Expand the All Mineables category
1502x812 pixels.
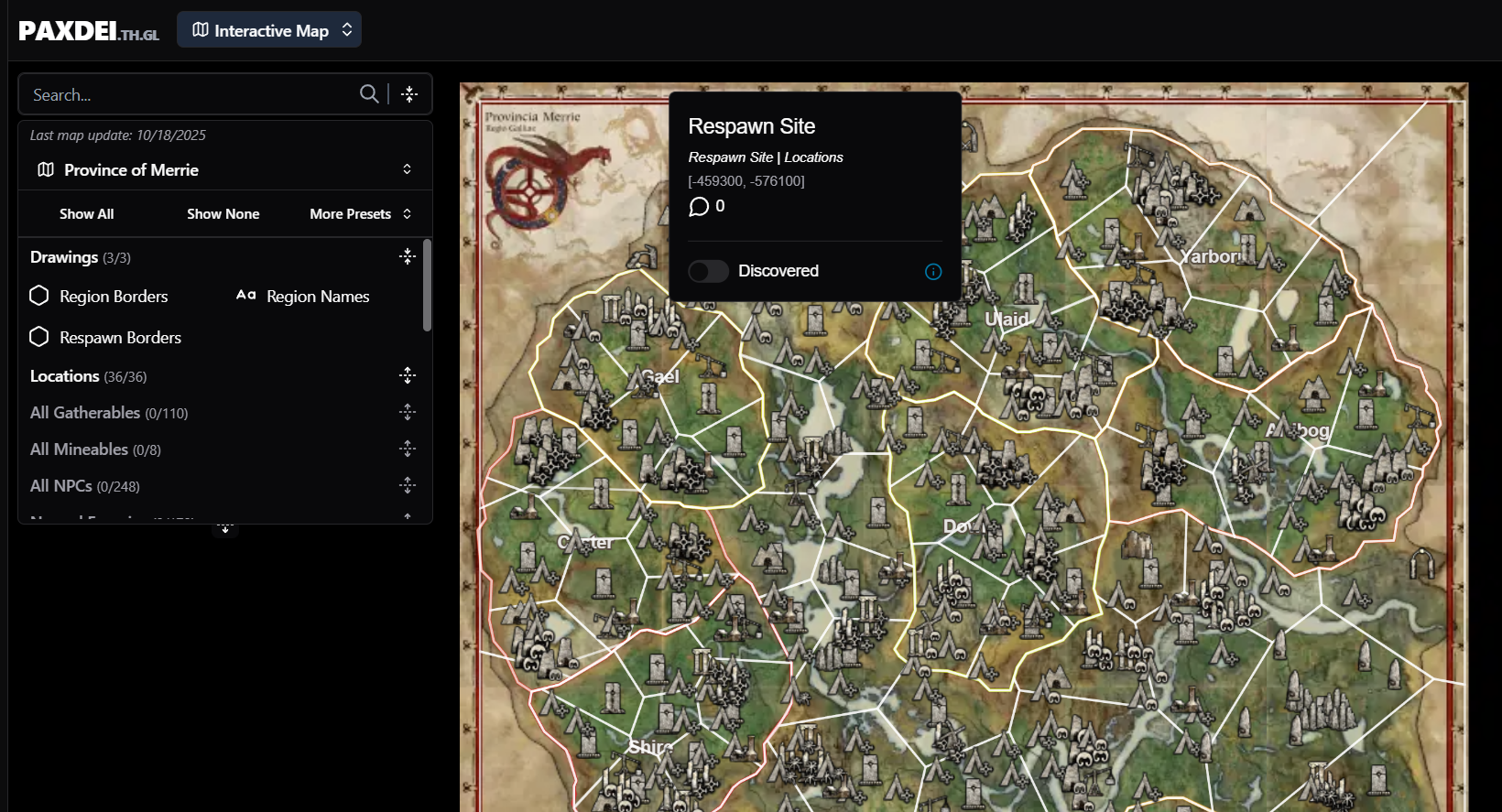point(408,449)
